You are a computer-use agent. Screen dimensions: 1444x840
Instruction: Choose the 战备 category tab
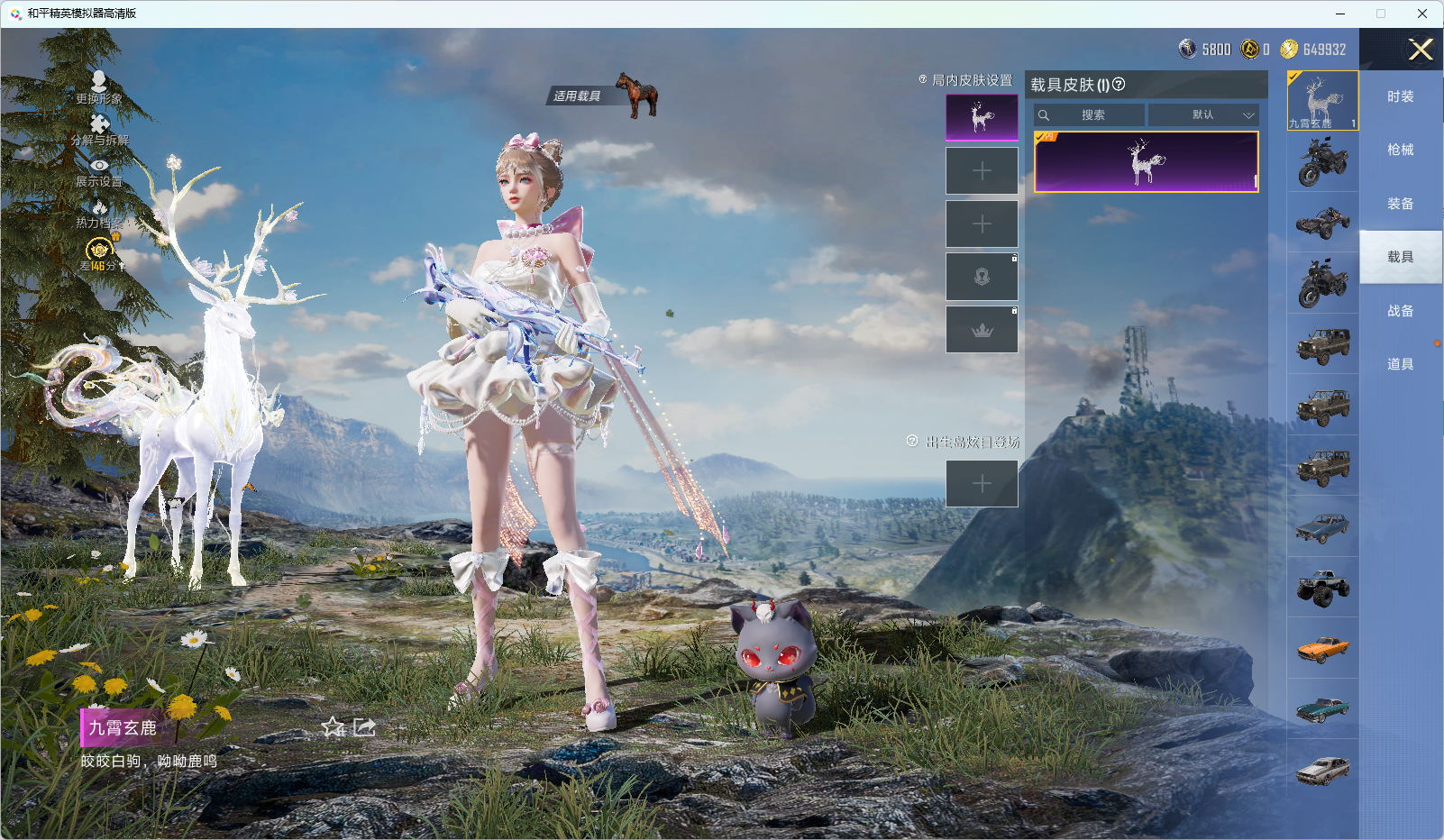pyautogui.click(x=1400, y=311)
